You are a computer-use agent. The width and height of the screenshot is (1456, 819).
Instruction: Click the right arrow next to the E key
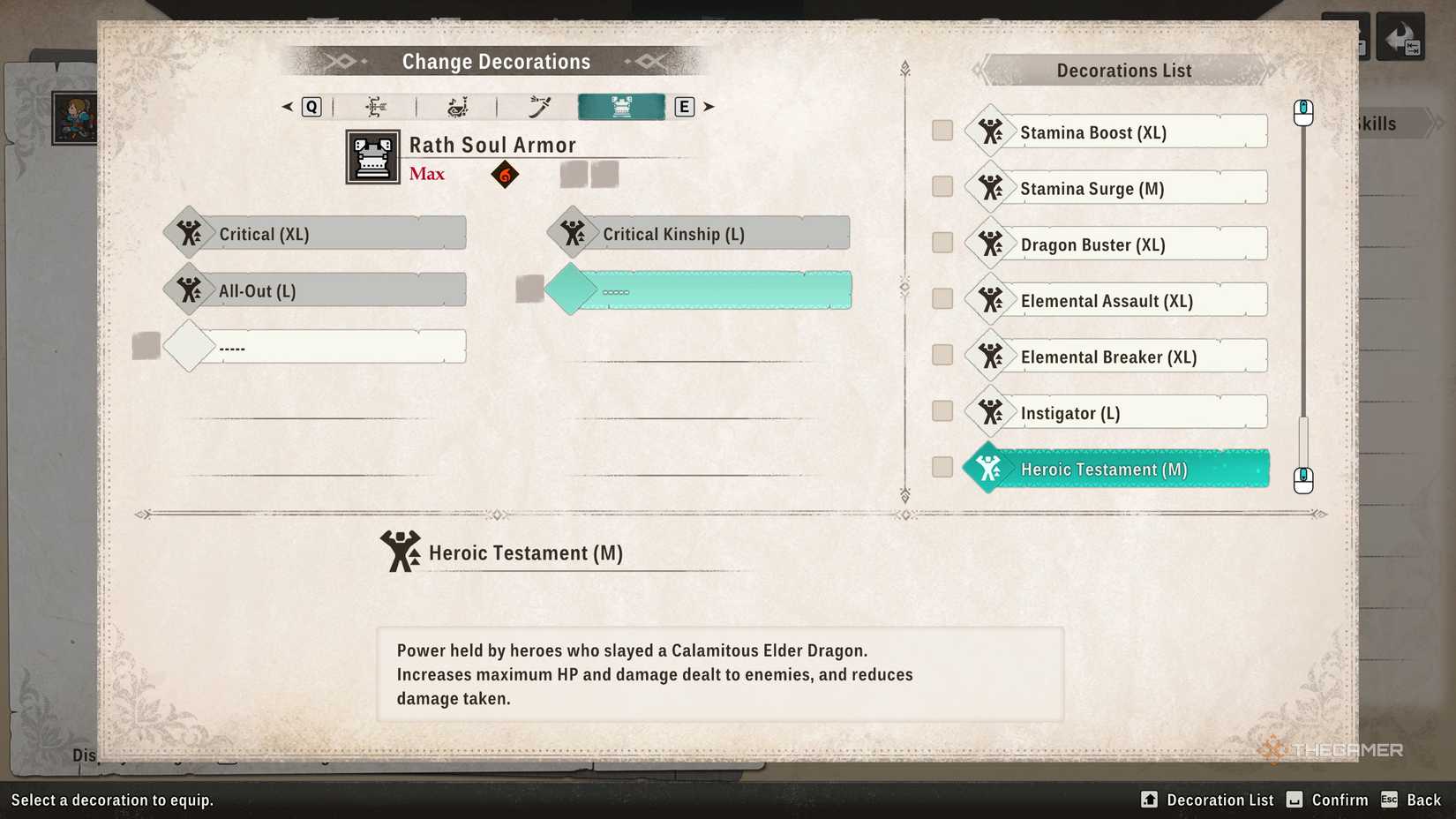pyautogui.click(x=709, y=106)
